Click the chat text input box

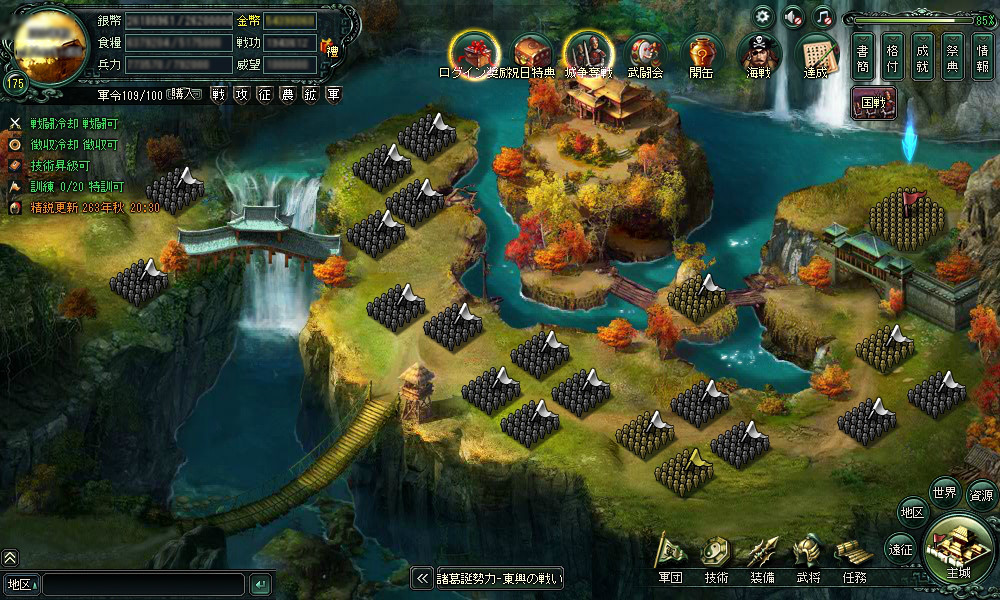pos(143,584)
